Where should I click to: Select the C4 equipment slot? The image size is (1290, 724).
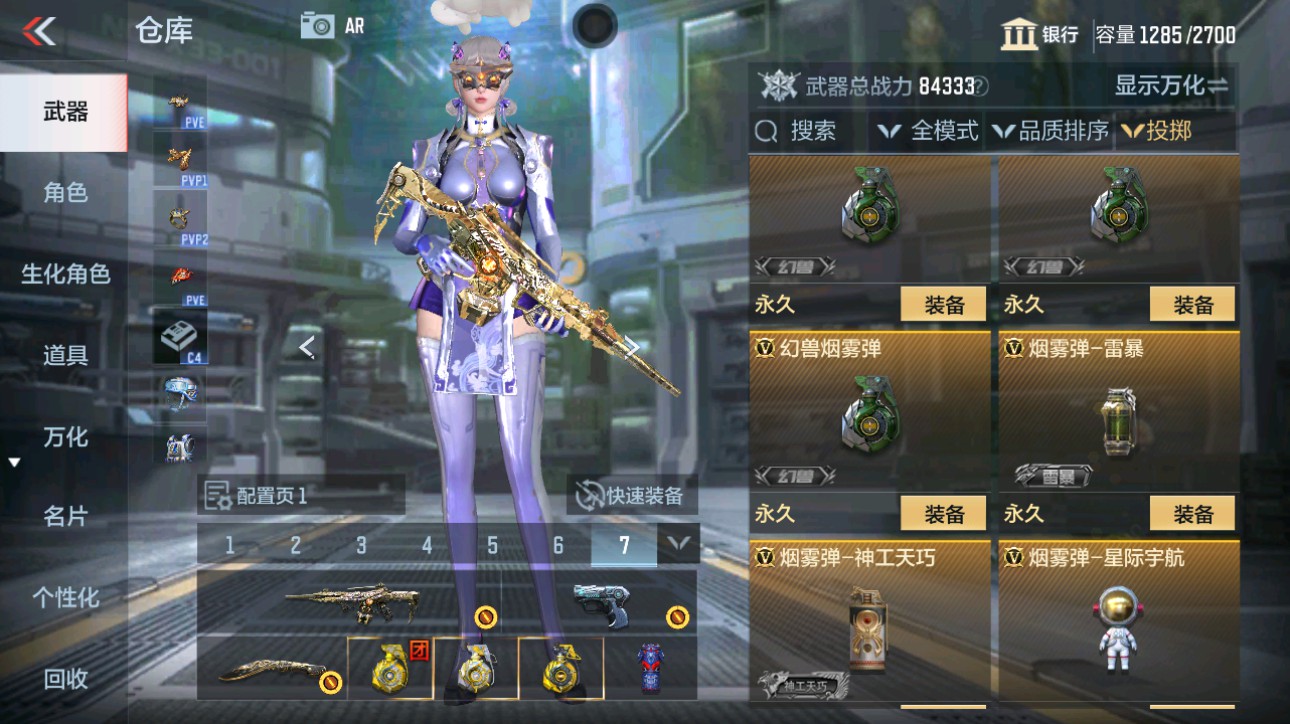178,335
